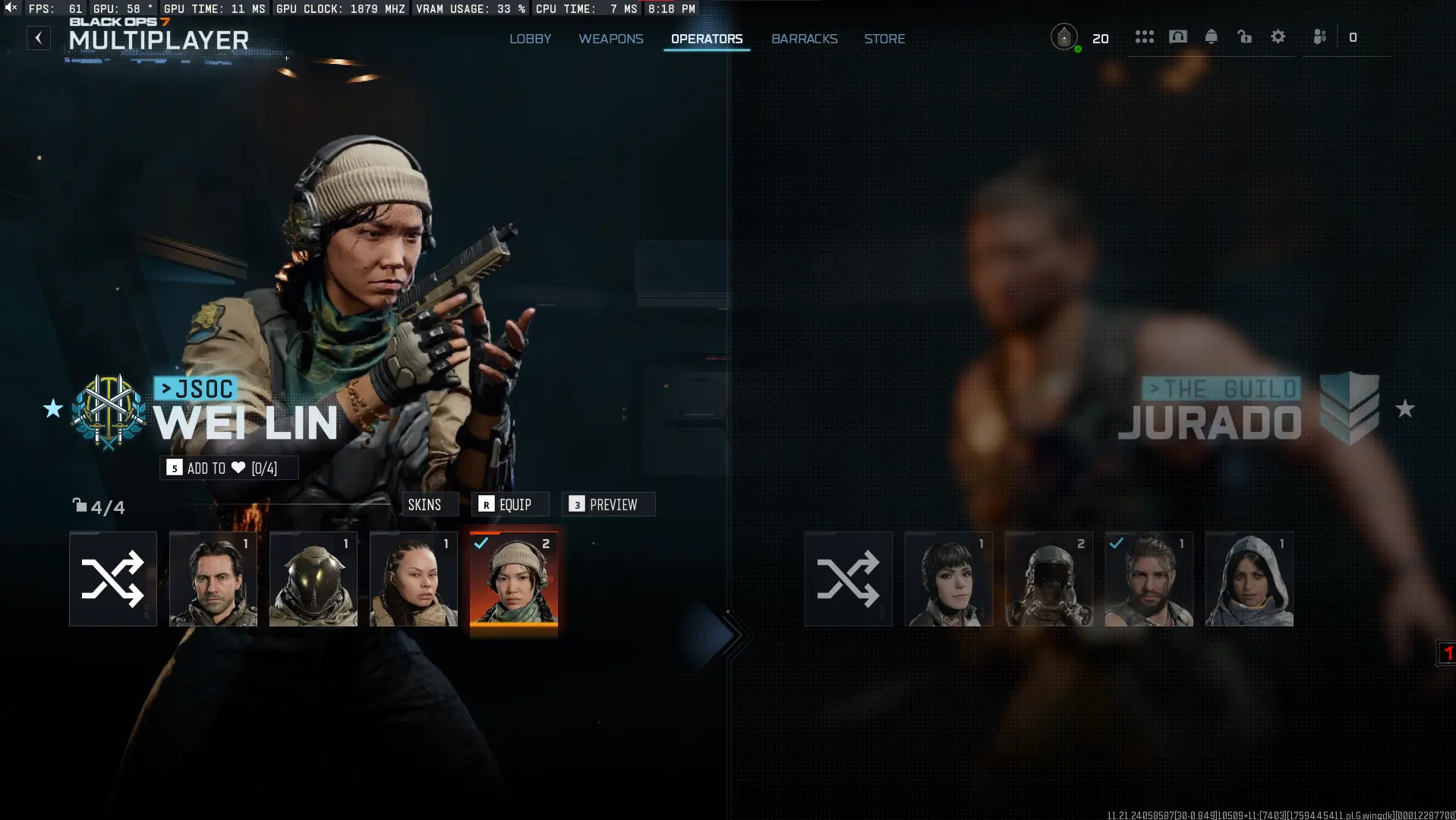Click the Jurado random skin shuffle icon
The height and width of the screenshot is (820, 1456).
pos(848,579)
